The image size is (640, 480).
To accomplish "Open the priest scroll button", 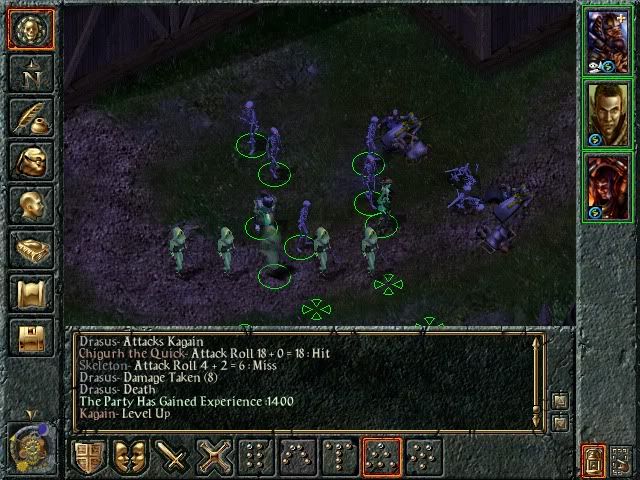I will (x=31, y=292).
